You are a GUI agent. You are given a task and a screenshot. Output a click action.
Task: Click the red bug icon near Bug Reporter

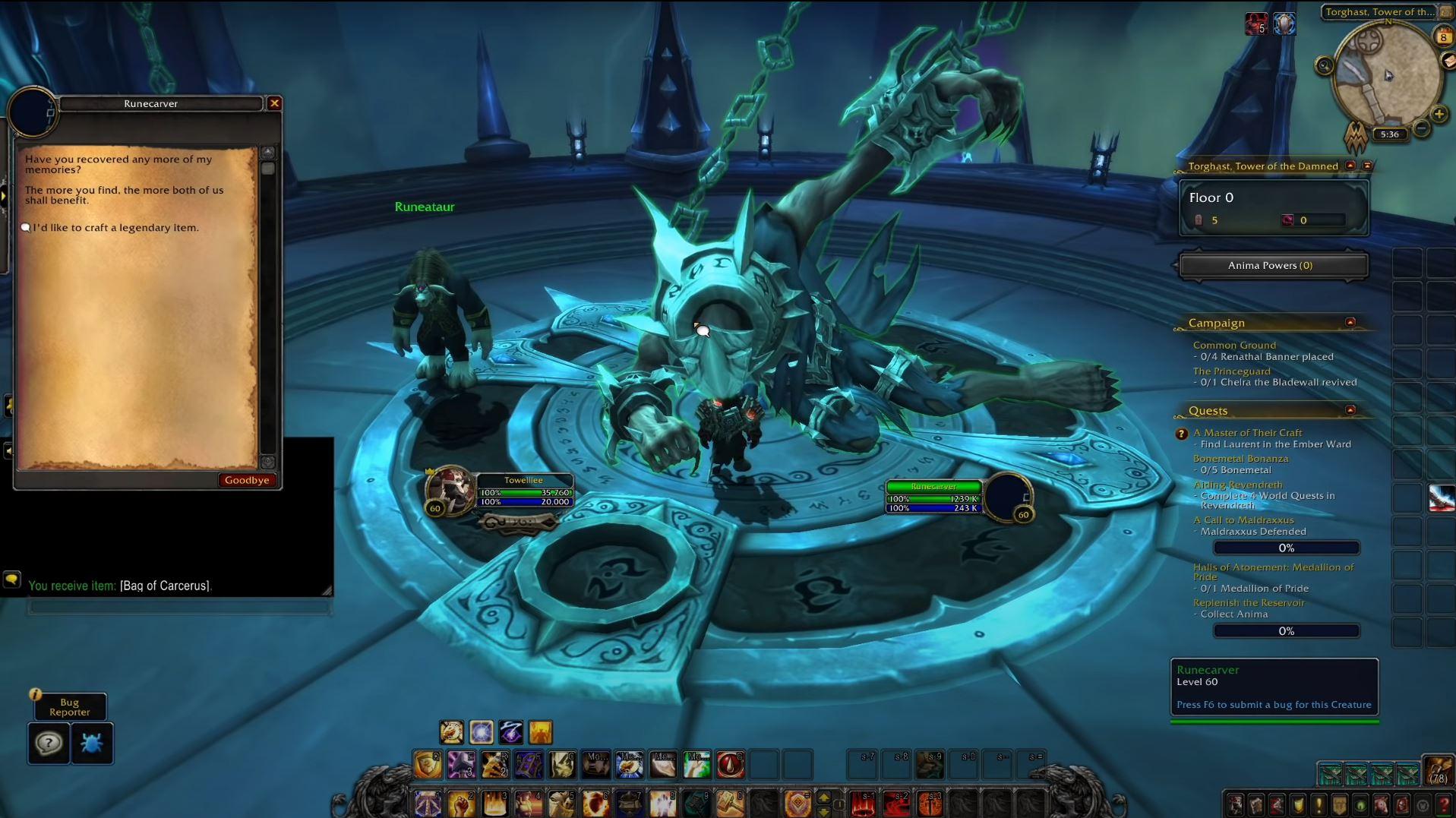coord(93,744)
